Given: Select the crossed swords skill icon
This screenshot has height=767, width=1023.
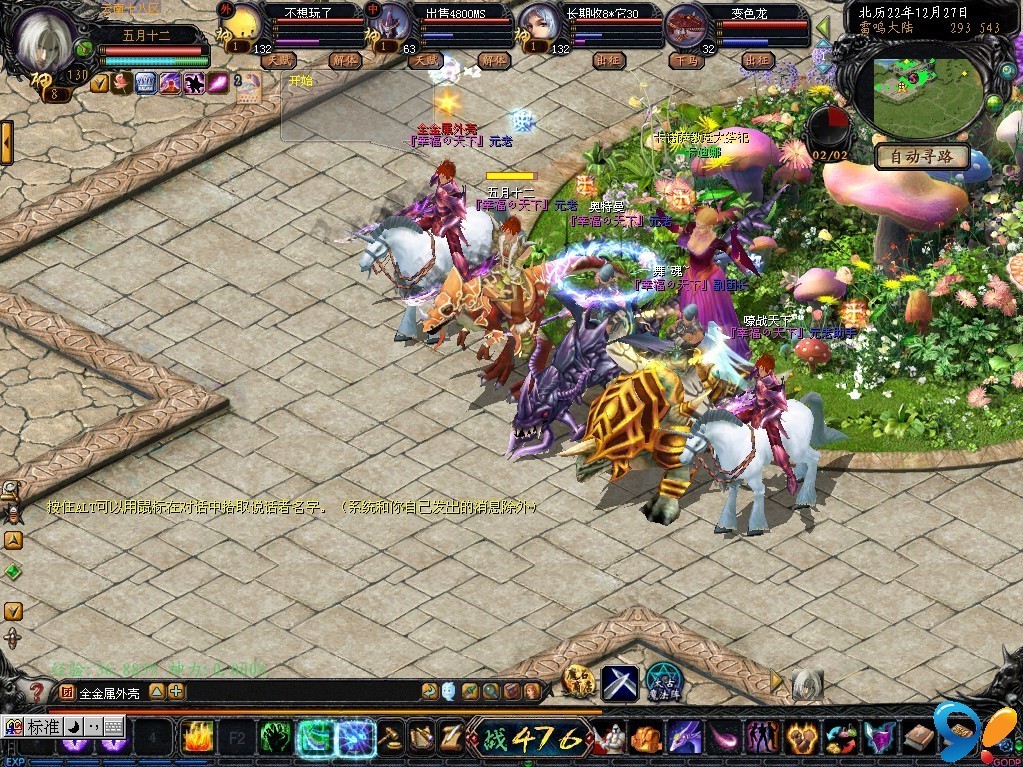Looking at the screenshot, I should click(619, 682).
